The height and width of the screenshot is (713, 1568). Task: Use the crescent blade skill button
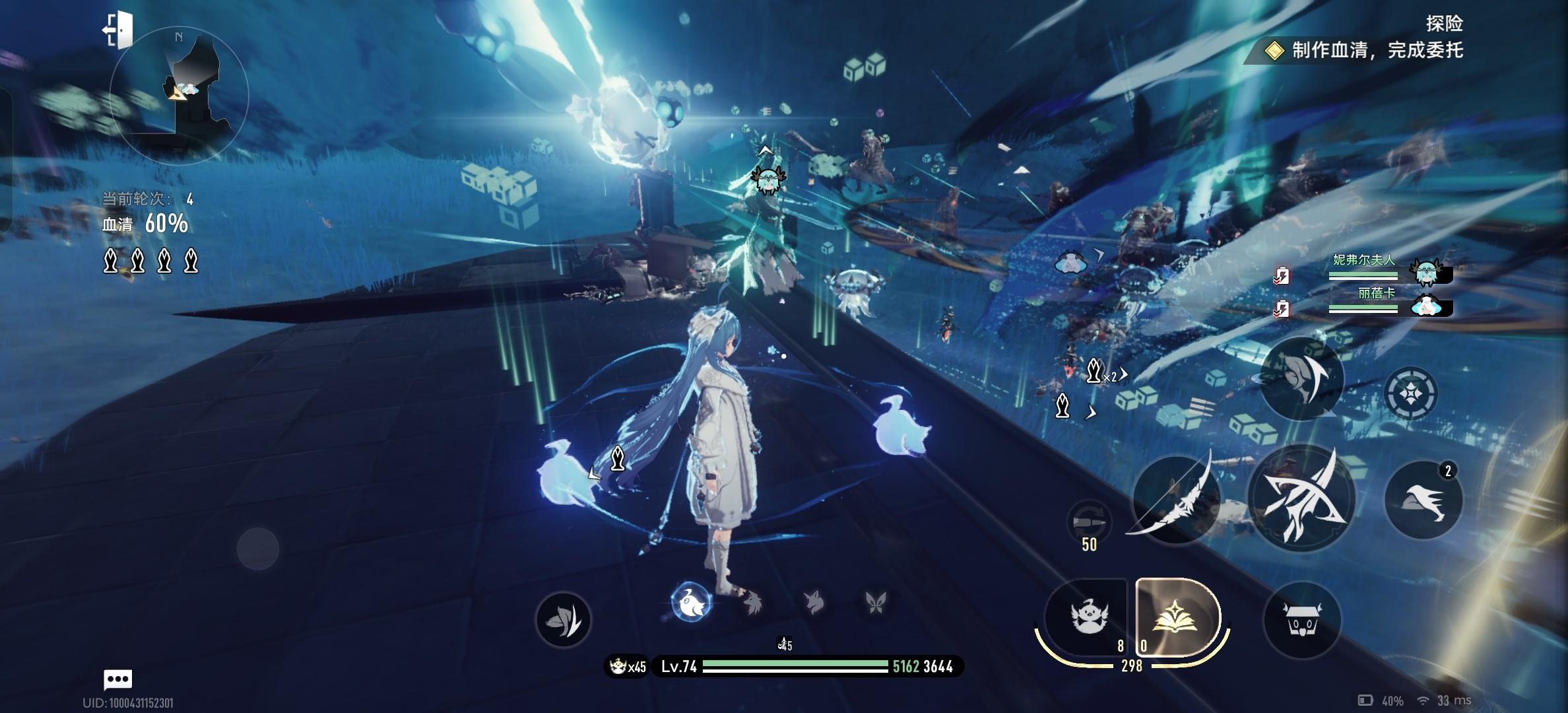tap(1301, 378)
